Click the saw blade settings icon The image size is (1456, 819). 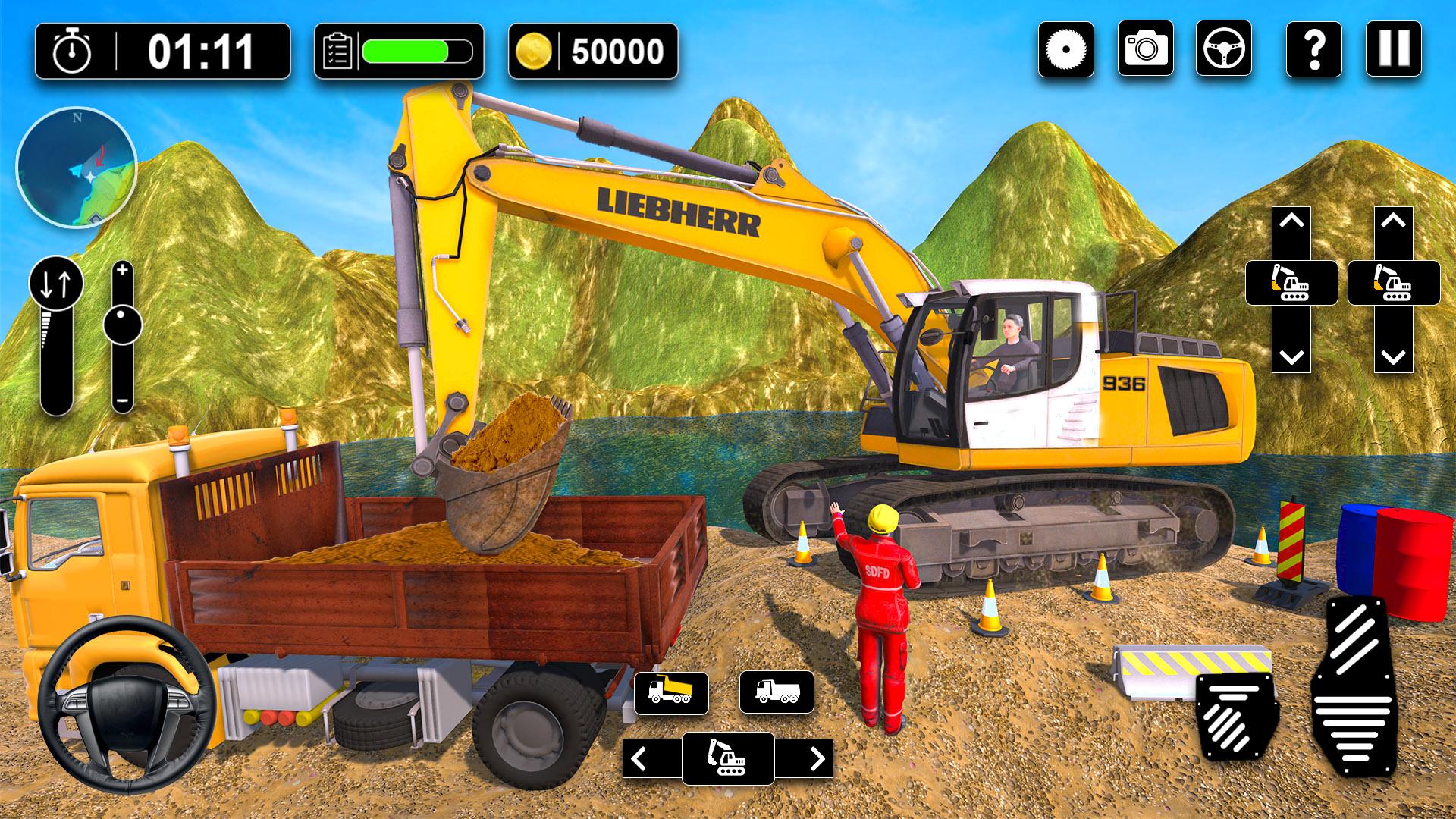1065,49
